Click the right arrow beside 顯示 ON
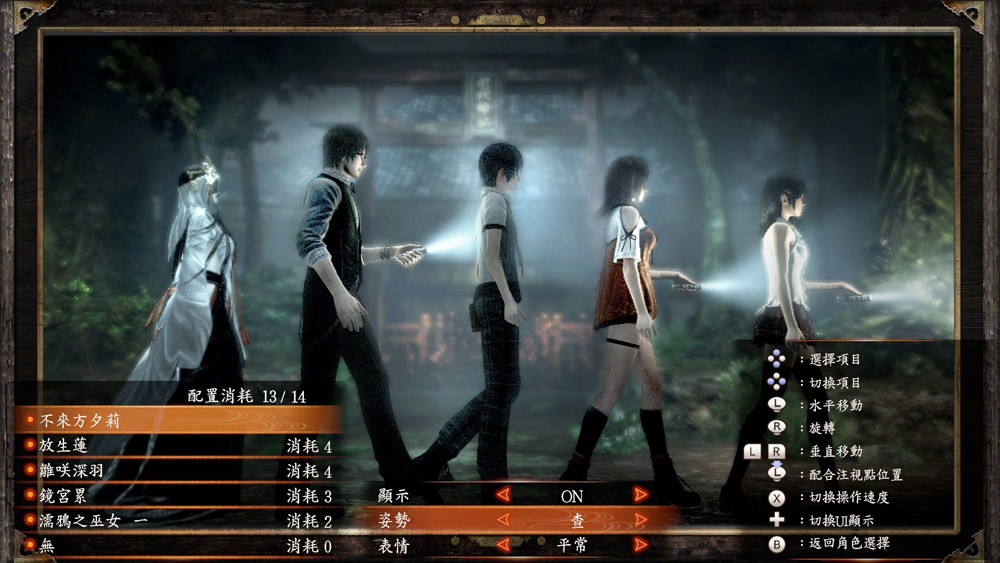 (640, 494)
